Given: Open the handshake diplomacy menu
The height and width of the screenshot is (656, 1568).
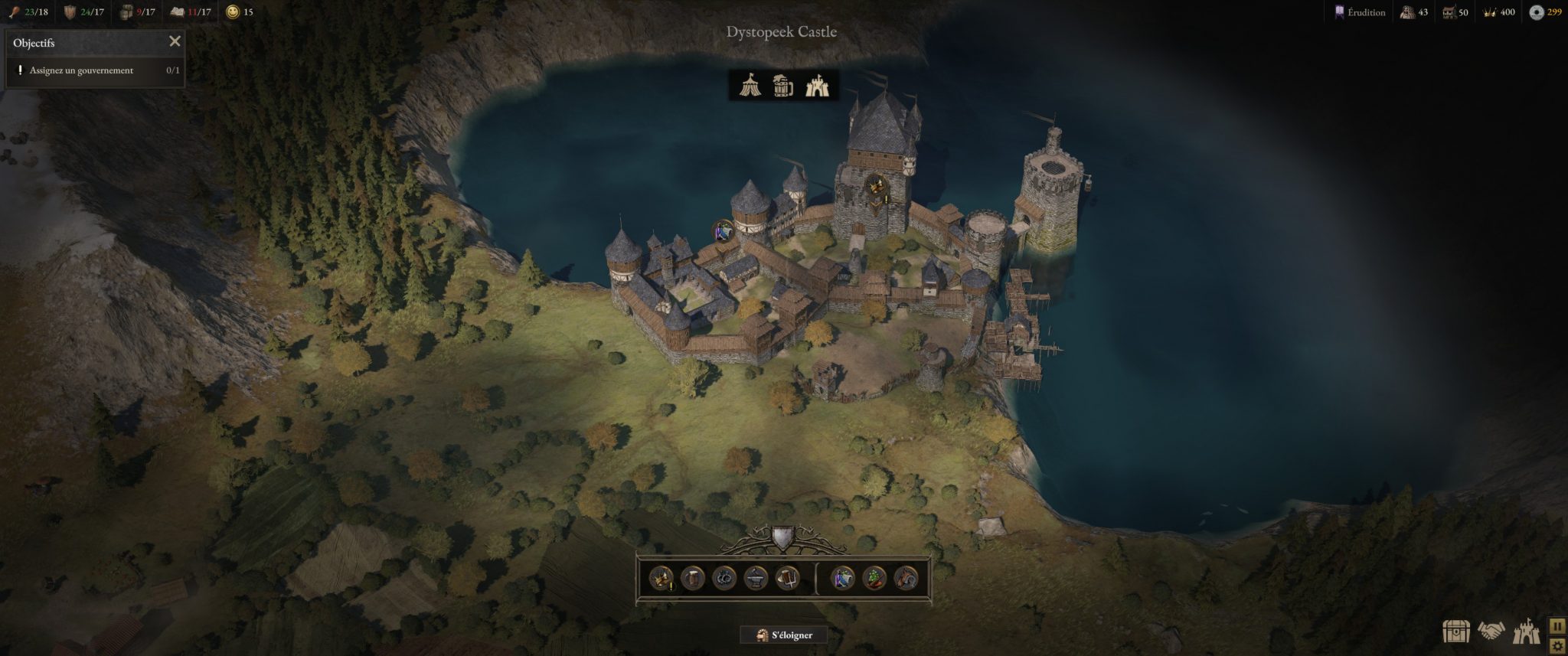Looking at the screenshot, I should (x=1491, y=631).
